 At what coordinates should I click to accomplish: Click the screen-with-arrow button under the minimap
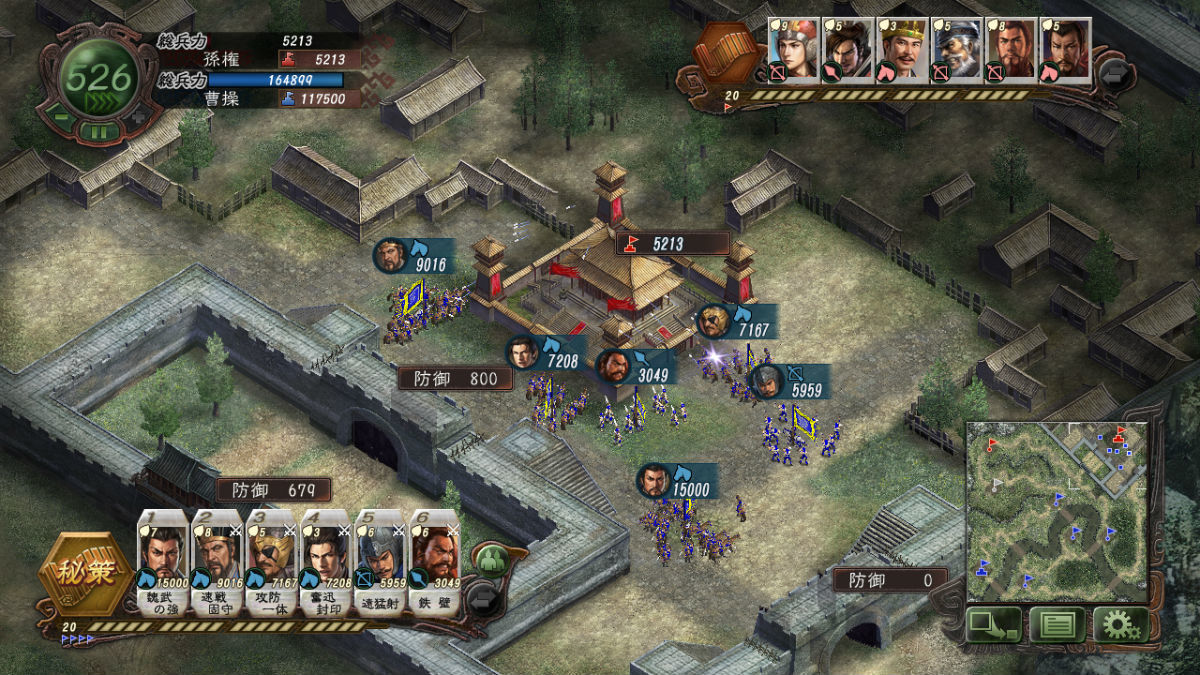[993, 625]
